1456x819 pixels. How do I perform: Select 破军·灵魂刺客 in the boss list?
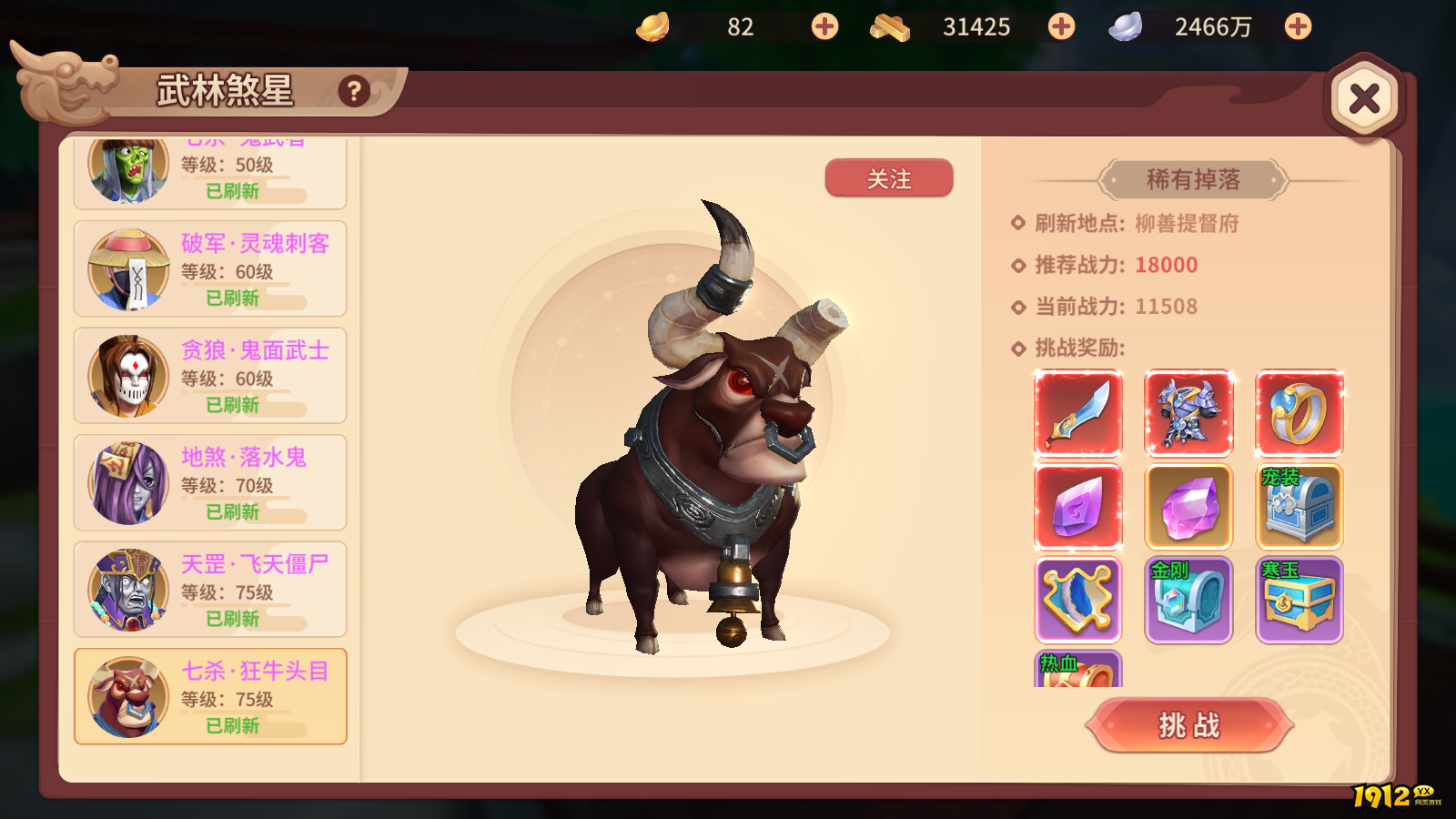coord(207,268)
